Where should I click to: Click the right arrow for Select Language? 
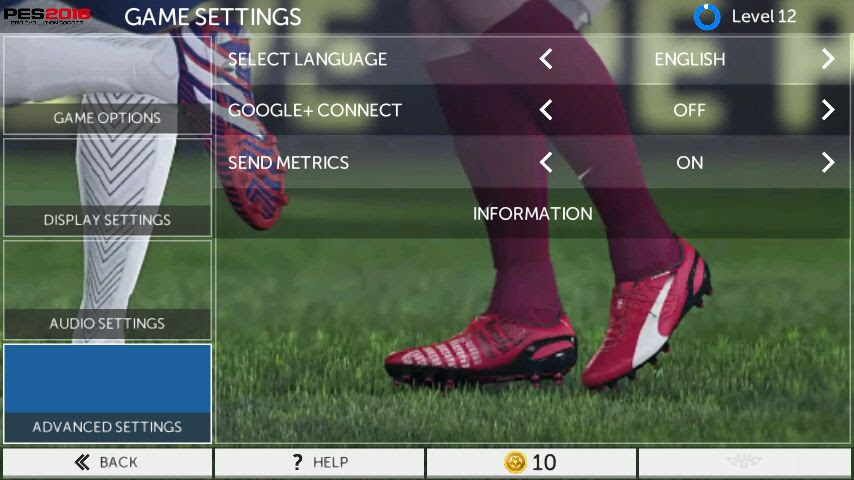tap(828, 59)
